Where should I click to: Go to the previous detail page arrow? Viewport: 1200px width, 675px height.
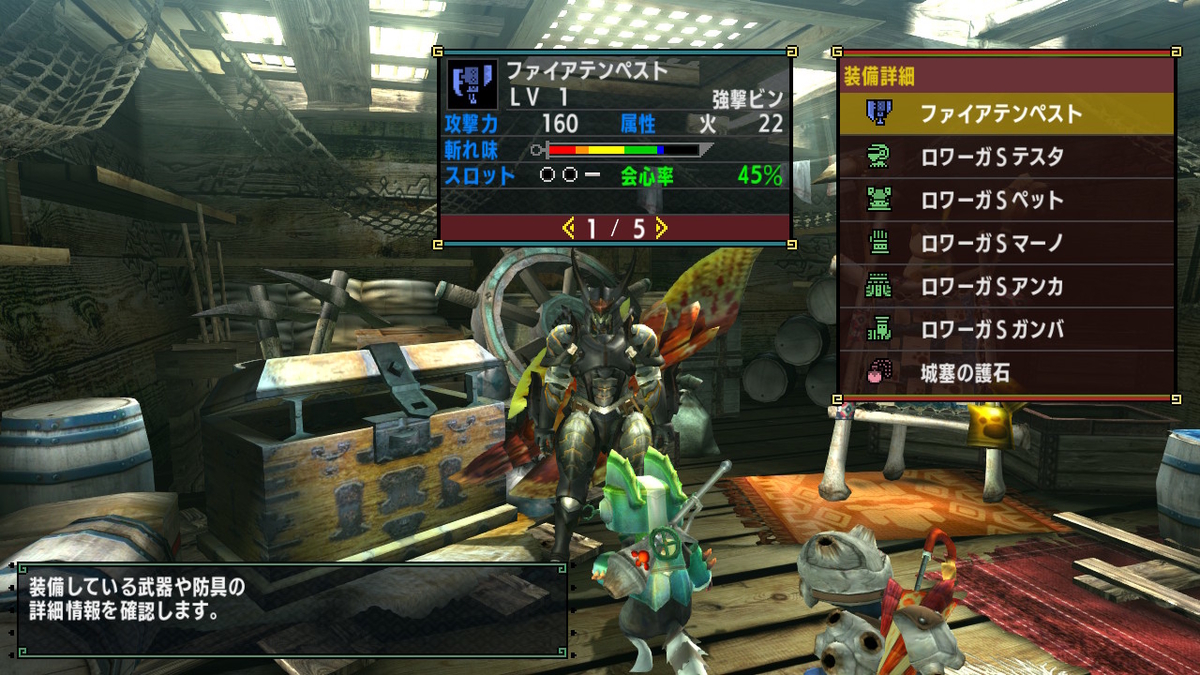(569, 229)
